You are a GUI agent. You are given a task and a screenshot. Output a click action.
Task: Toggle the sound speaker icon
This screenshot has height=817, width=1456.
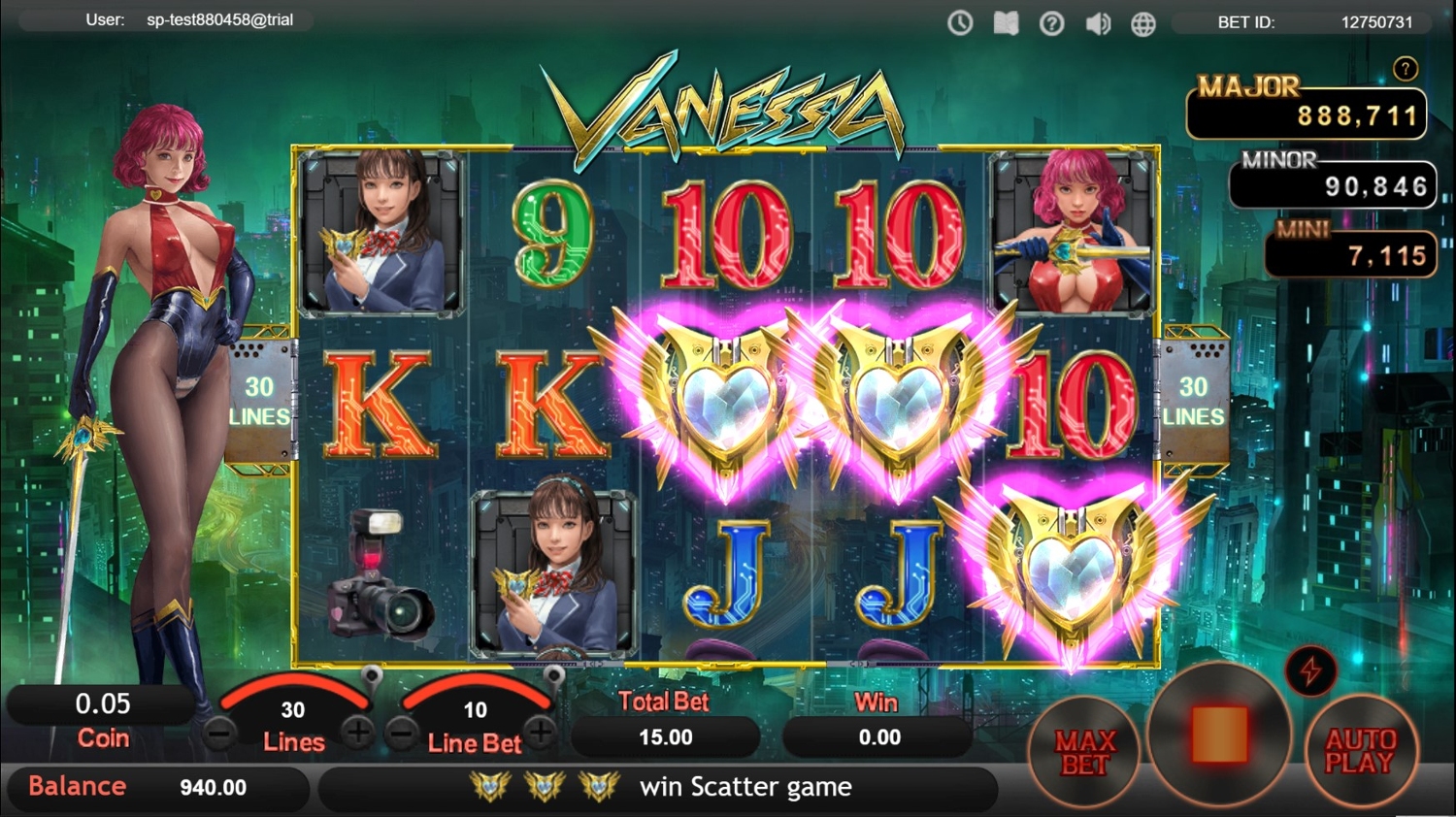(x=1098, y=22)
